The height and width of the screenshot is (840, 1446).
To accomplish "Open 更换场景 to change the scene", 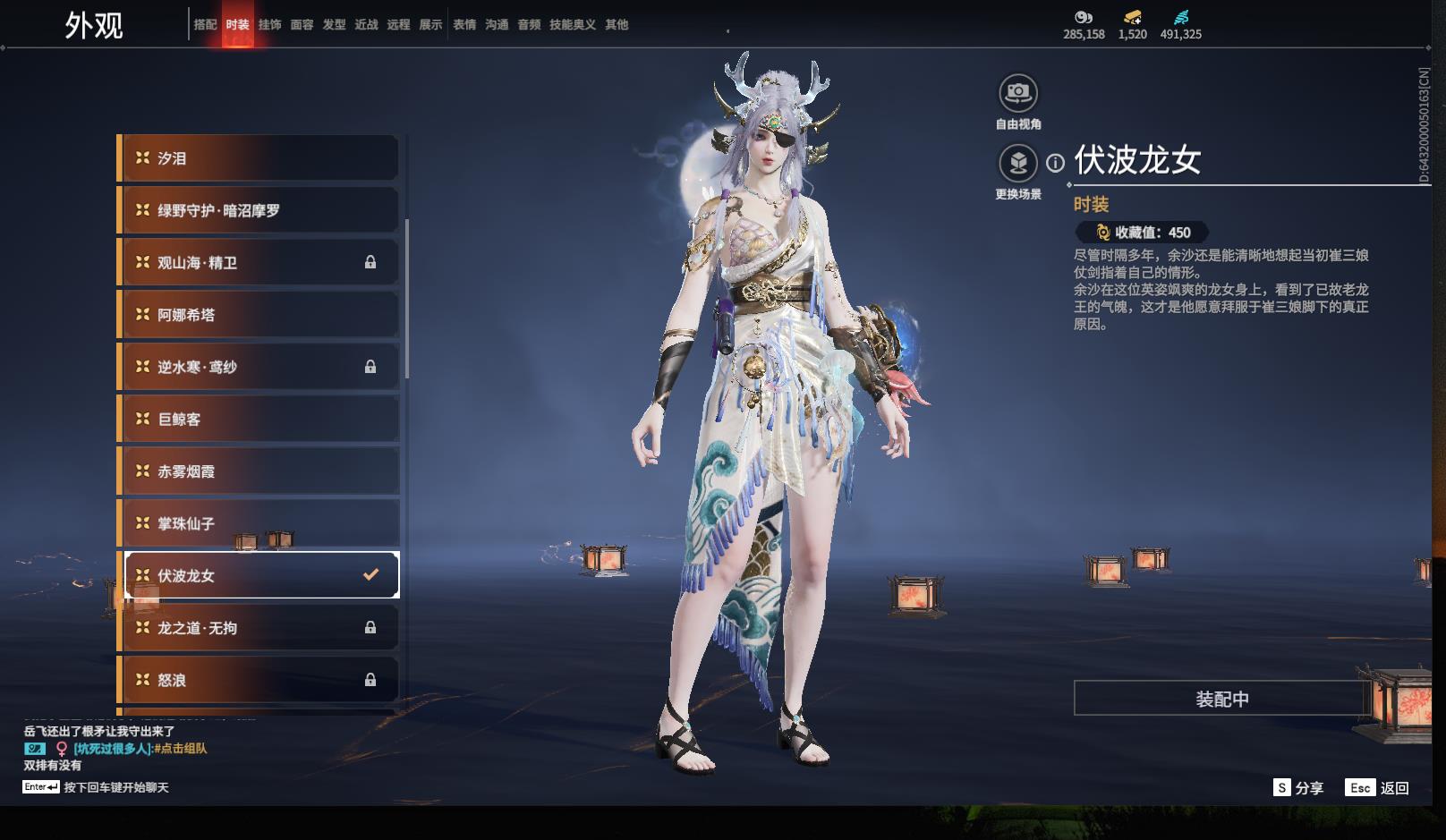I will coord(1018,163).
